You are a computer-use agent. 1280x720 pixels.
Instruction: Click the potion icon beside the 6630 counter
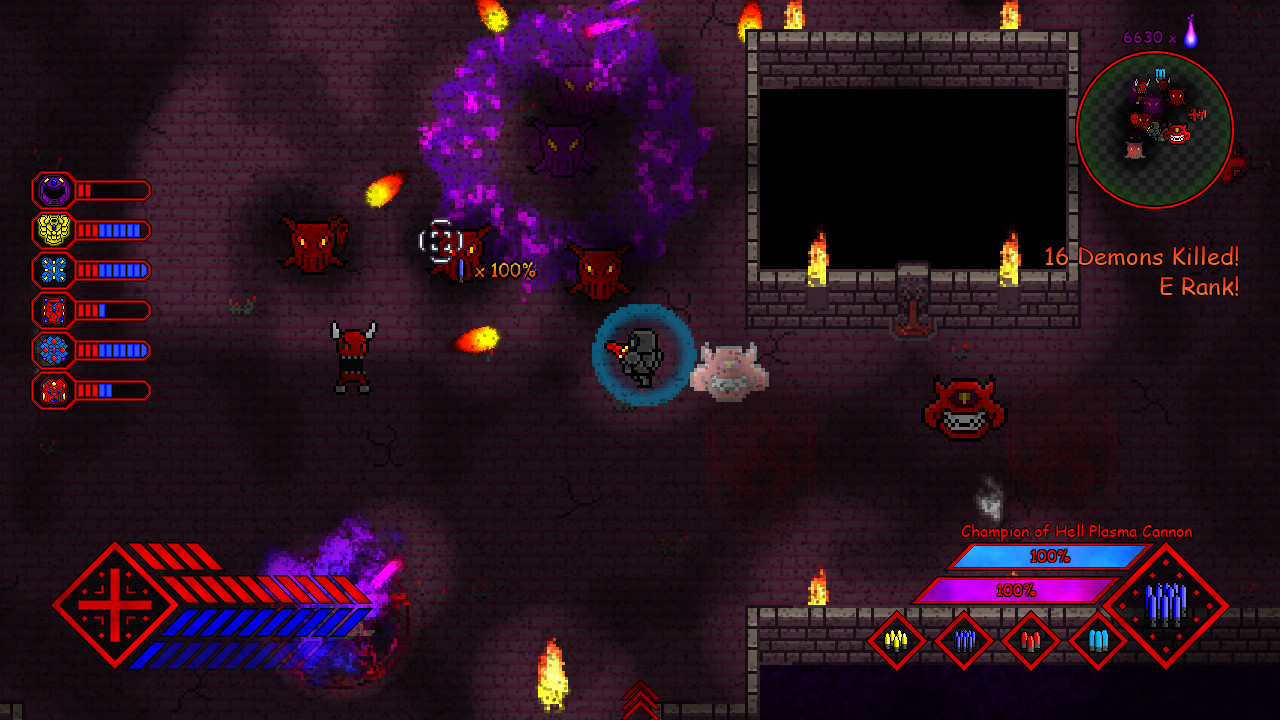coord(1190,37)
